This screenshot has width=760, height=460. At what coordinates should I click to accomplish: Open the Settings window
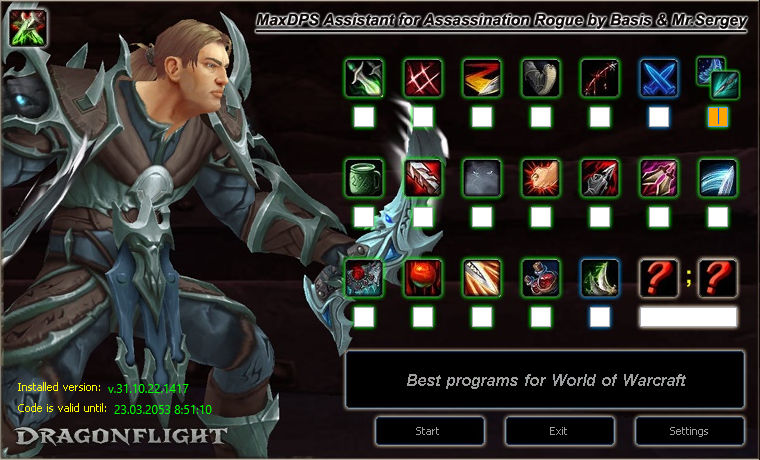(x=689, y=431)
